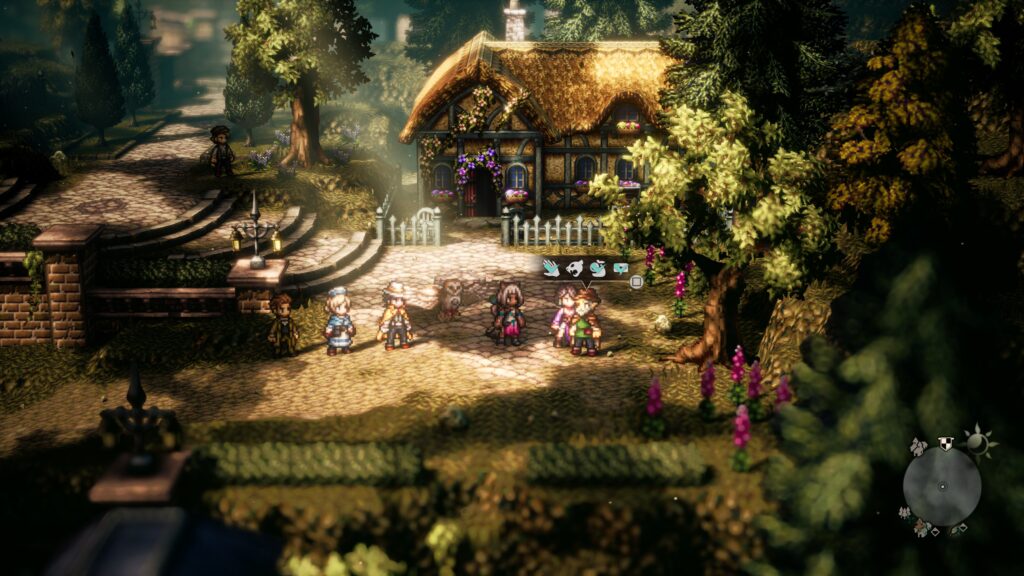Select the speech bubble path action icon
The image size is (1024, 576).
pyautogui.click(x=620, y=267)
